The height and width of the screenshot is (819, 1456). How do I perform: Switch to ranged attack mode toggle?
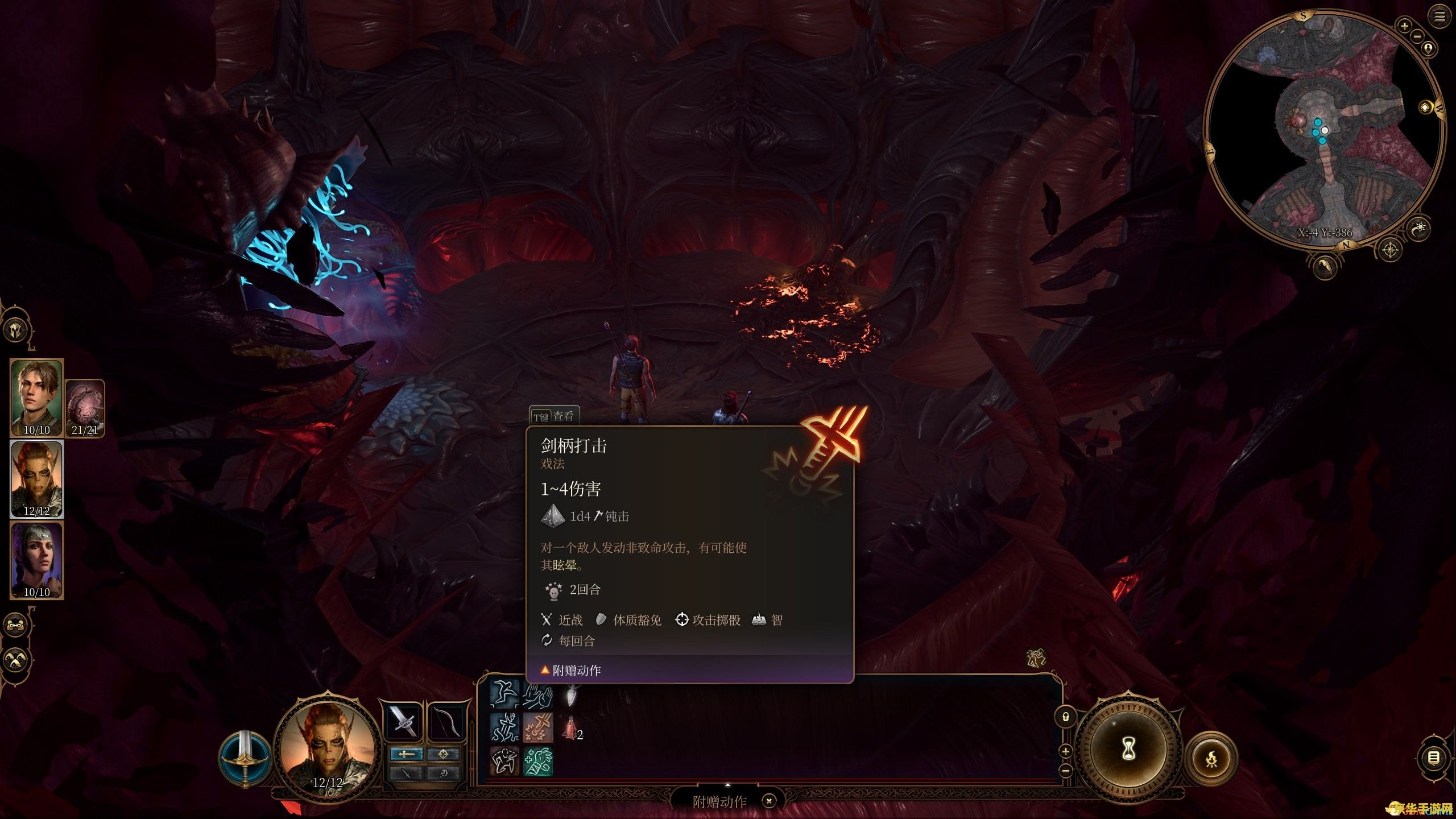[x=444, y=754]
